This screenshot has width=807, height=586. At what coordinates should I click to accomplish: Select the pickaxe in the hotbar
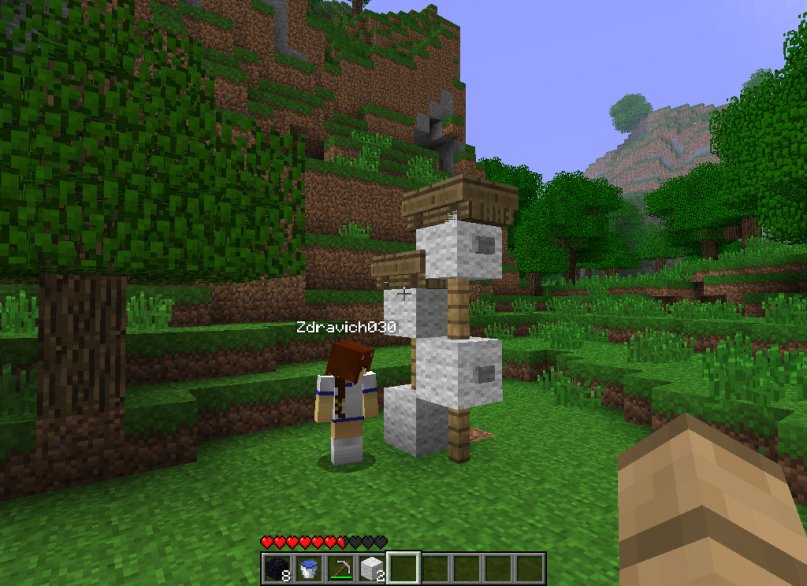[340, 569]
